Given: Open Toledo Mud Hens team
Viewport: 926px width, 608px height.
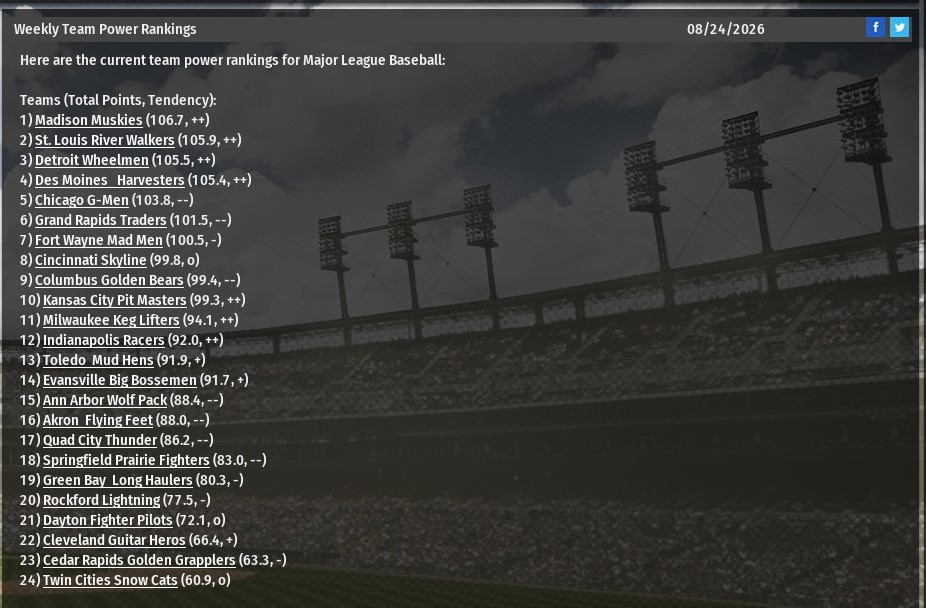Looking at the screenshot, I should click(x=98, y=360).
